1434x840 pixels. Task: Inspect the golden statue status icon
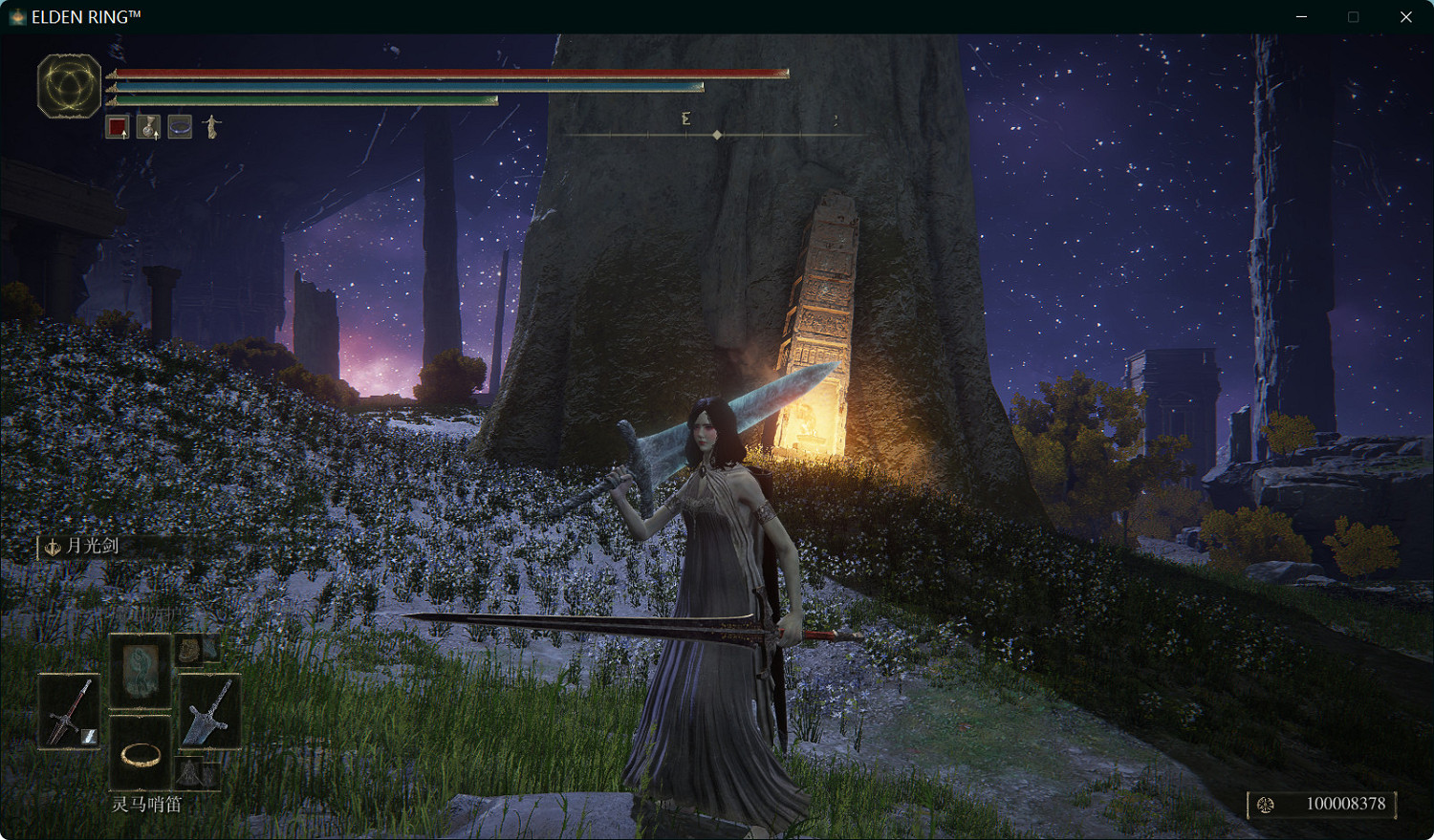(212, 127)
